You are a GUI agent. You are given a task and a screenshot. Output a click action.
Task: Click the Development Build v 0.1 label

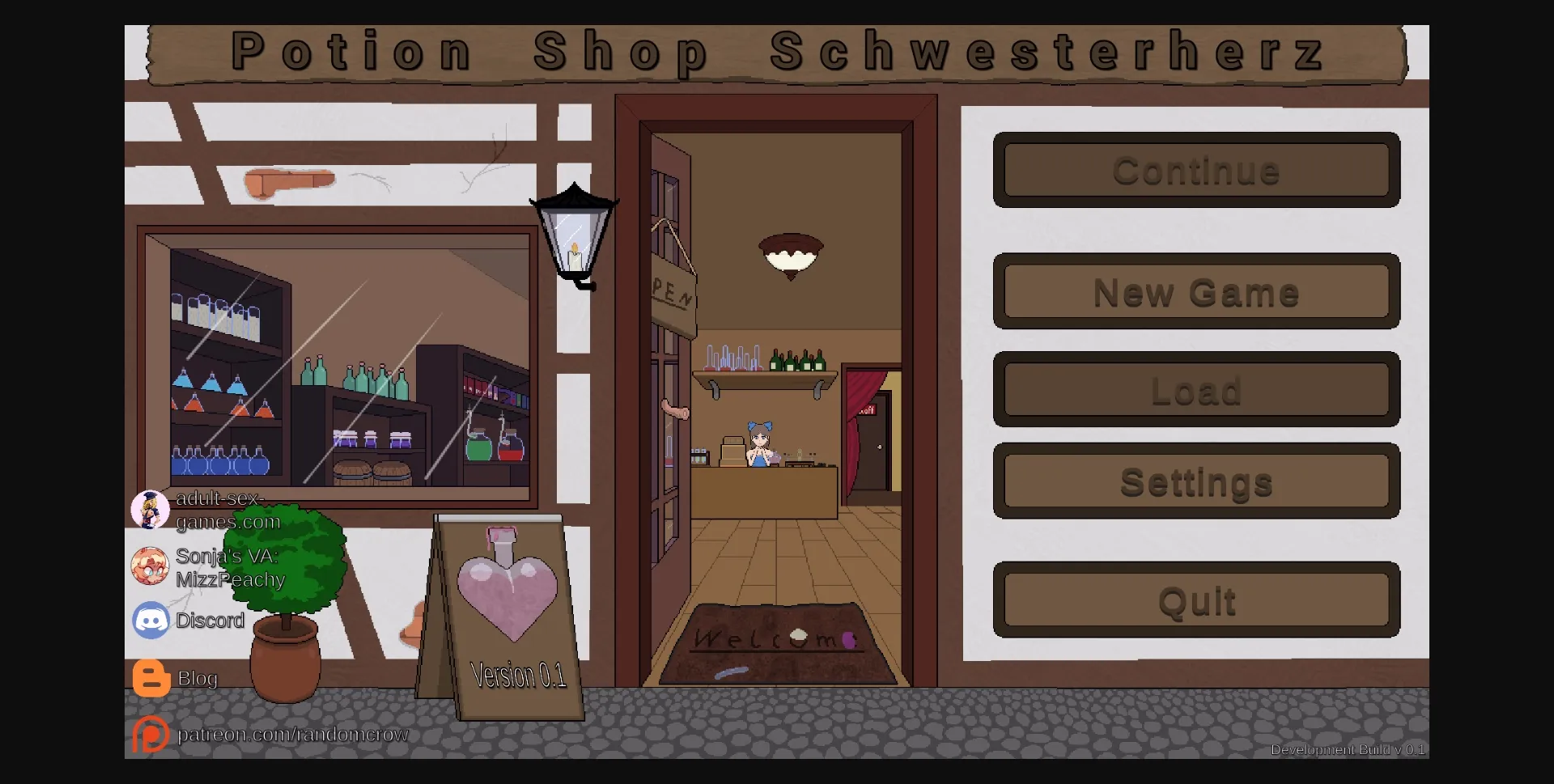pyautogui.click(x=1348, y=750)
